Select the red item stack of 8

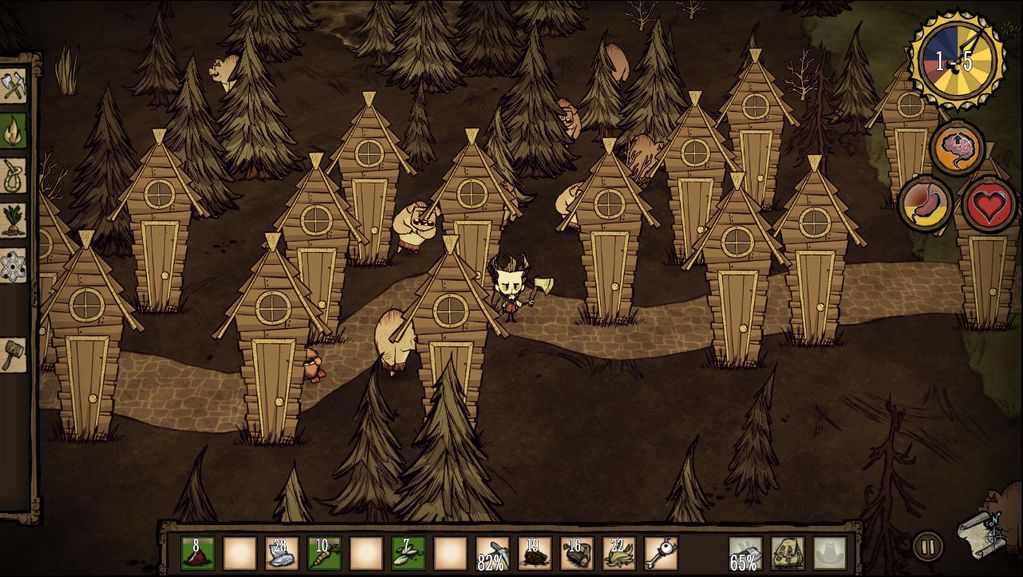[x=197, y=553]
